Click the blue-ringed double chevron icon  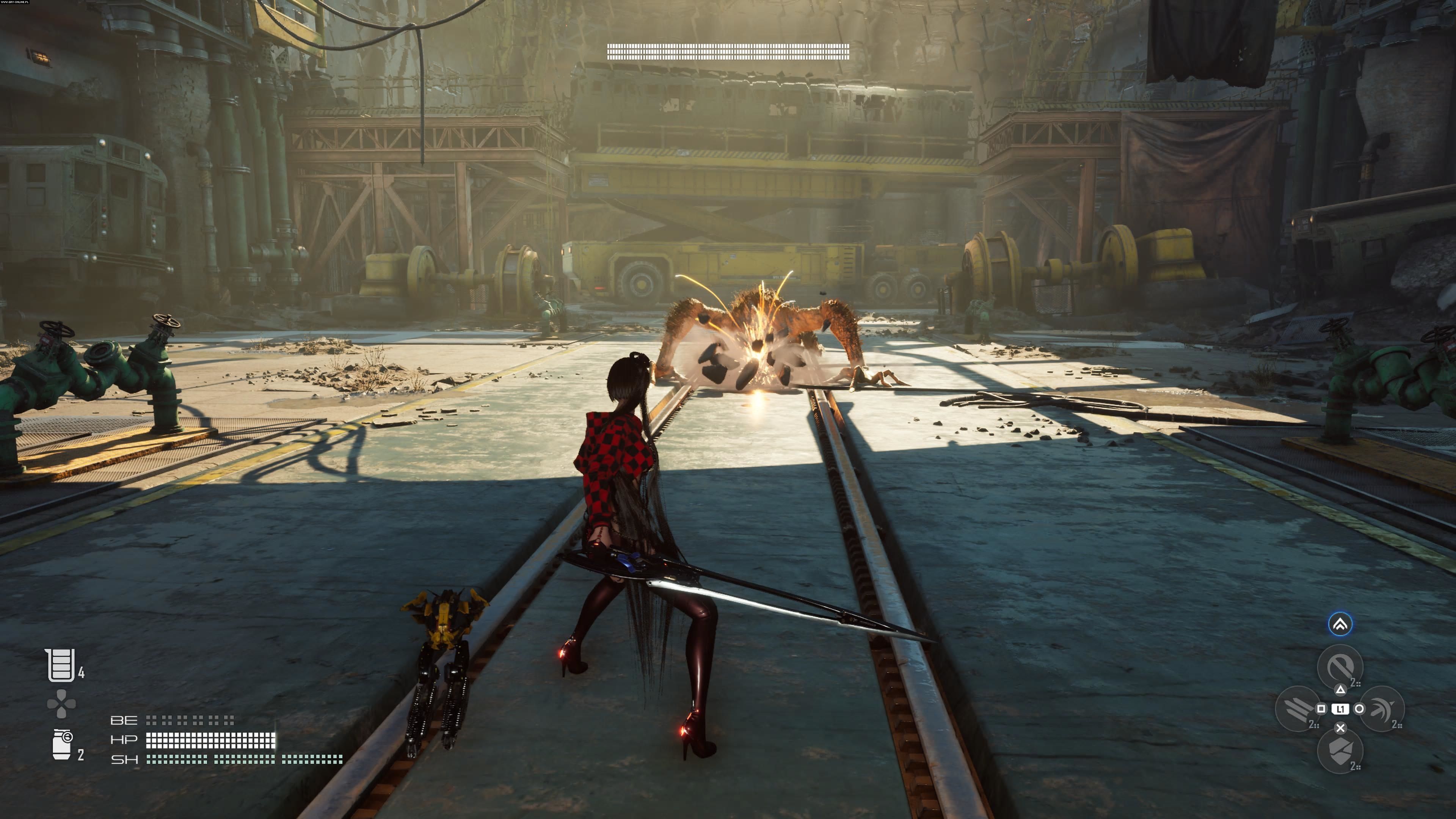[x=1340, y=624]
